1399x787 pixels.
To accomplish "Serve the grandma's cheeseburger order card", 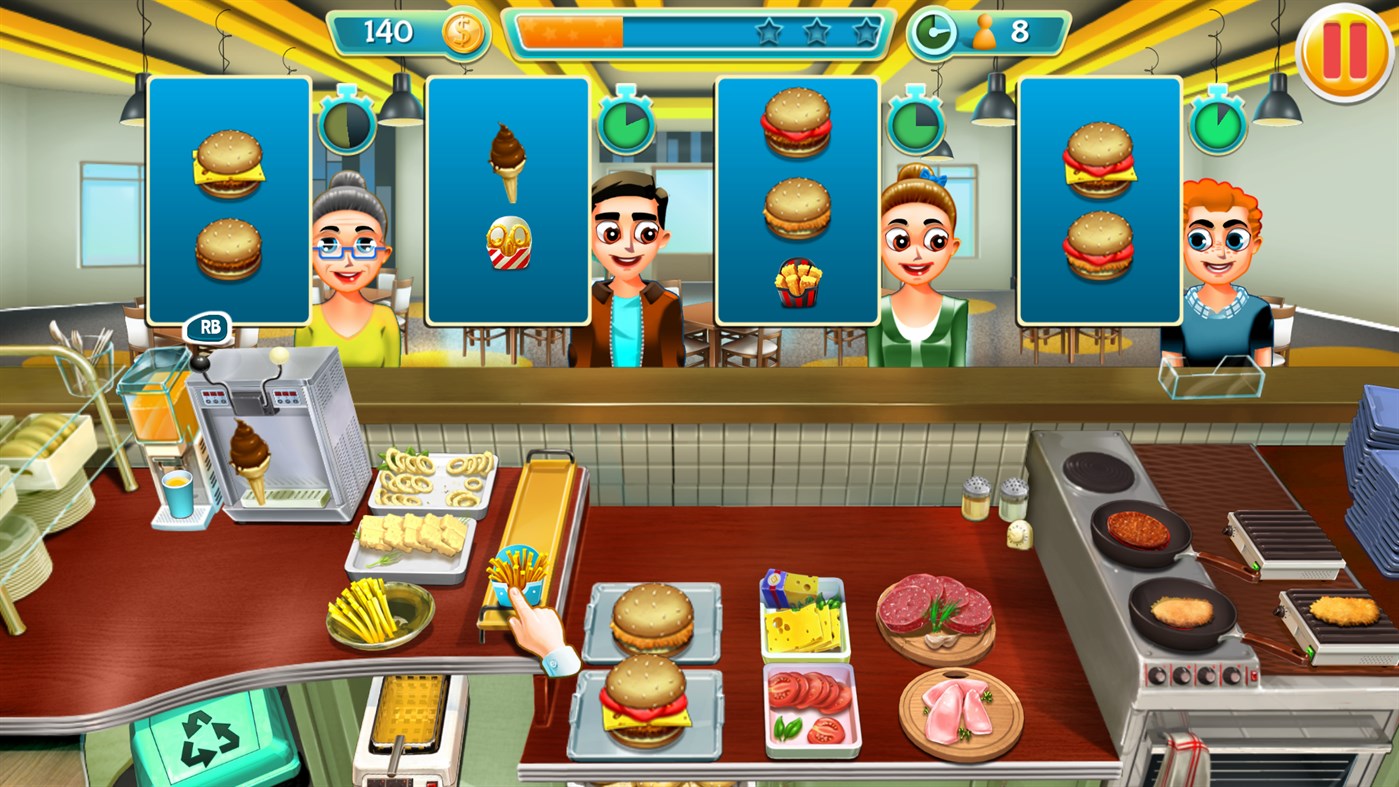I will (x=228, y=200).
